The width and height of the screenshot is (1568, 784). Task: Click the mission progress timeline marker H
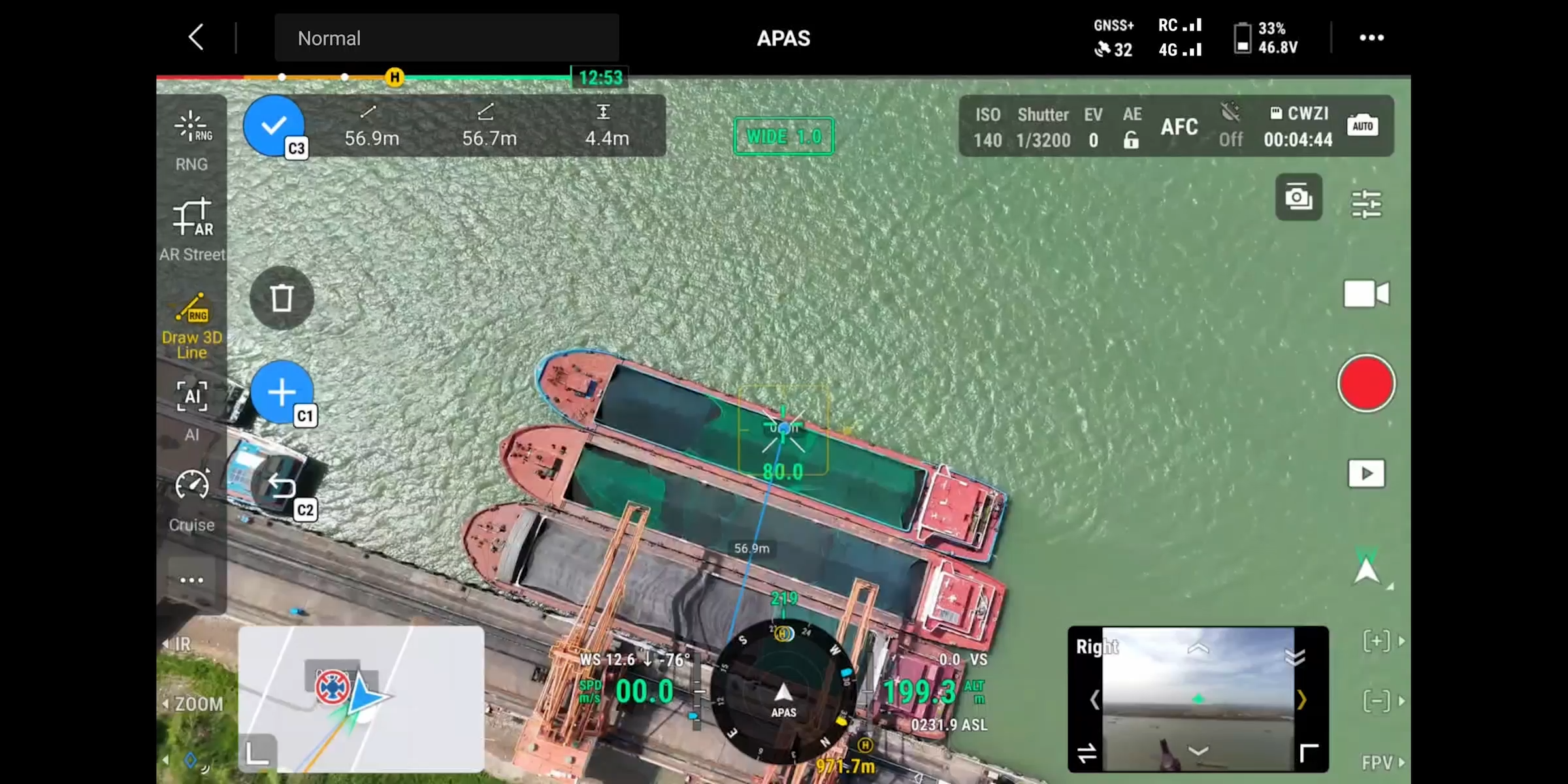coord(395,76)
